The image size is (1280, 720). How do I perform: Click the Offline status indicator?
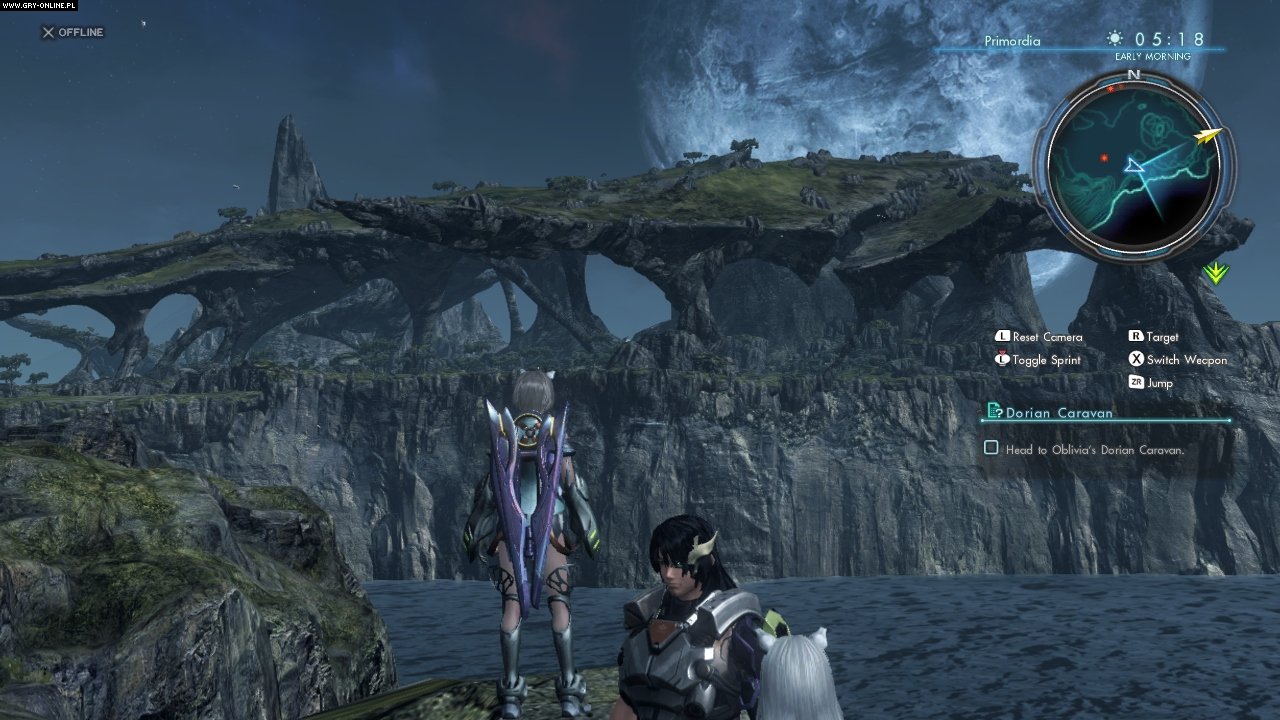coord(72,32)
